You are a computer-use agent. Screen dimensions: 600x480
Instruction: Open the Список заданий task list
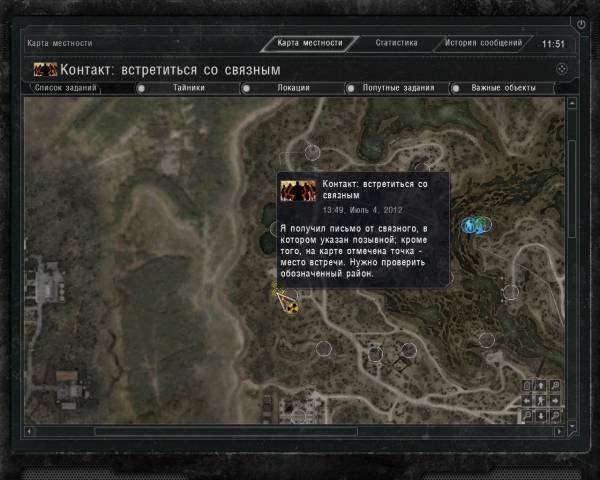point(66,88)
